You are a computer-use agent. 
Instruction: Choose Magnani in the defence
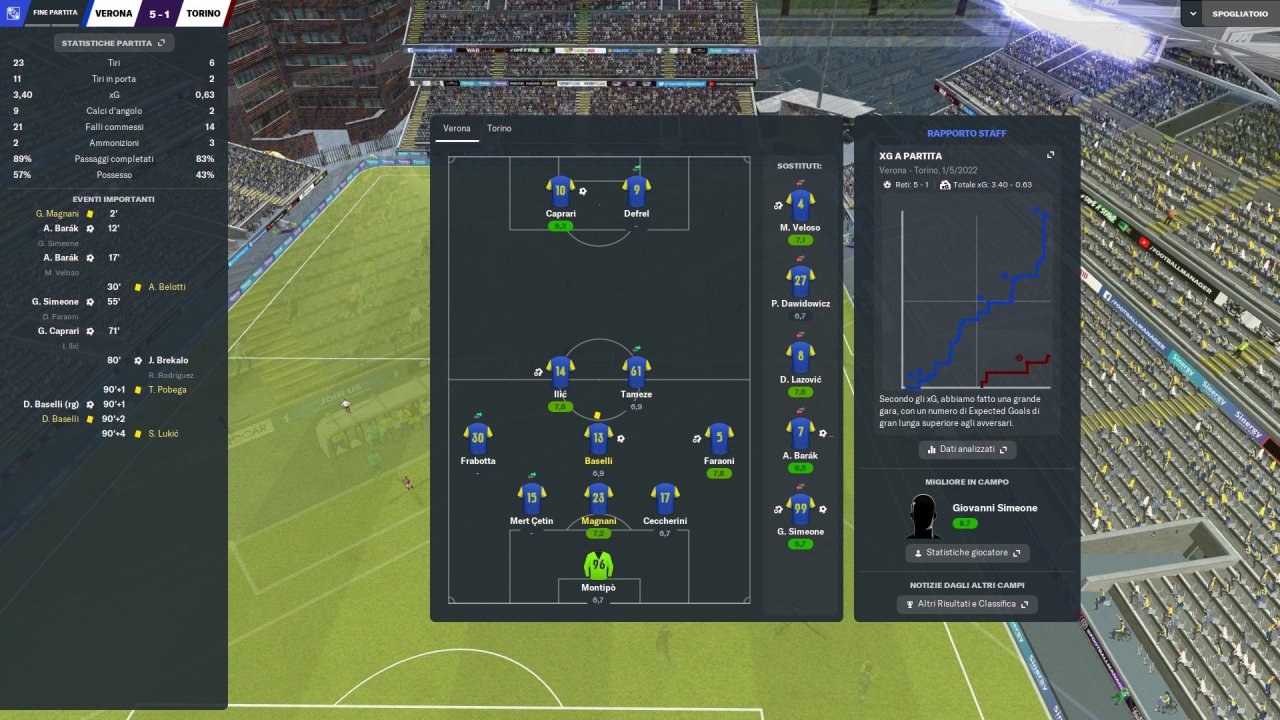598,498
